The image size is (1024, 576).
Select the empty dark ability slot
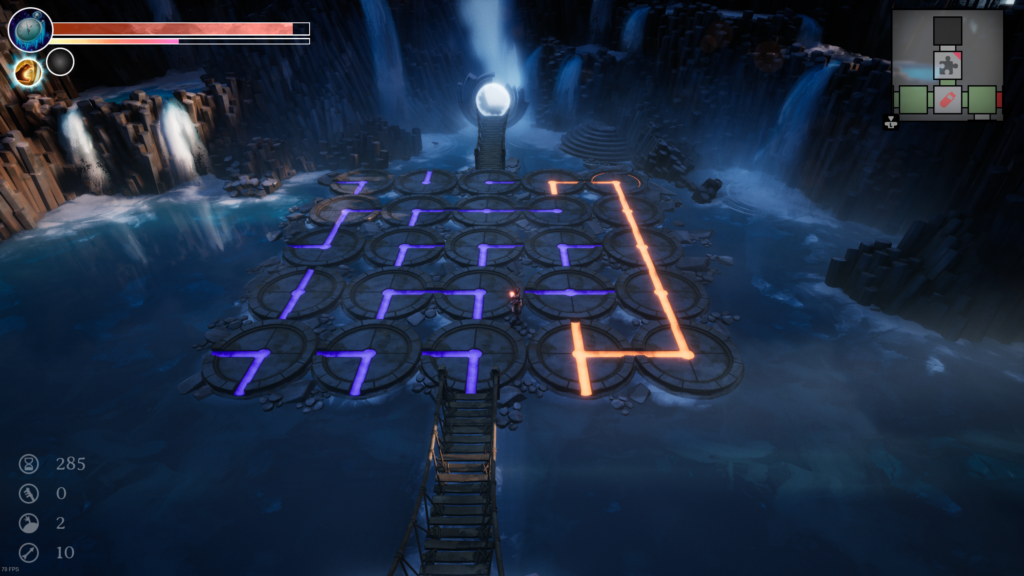coord(60,62)
